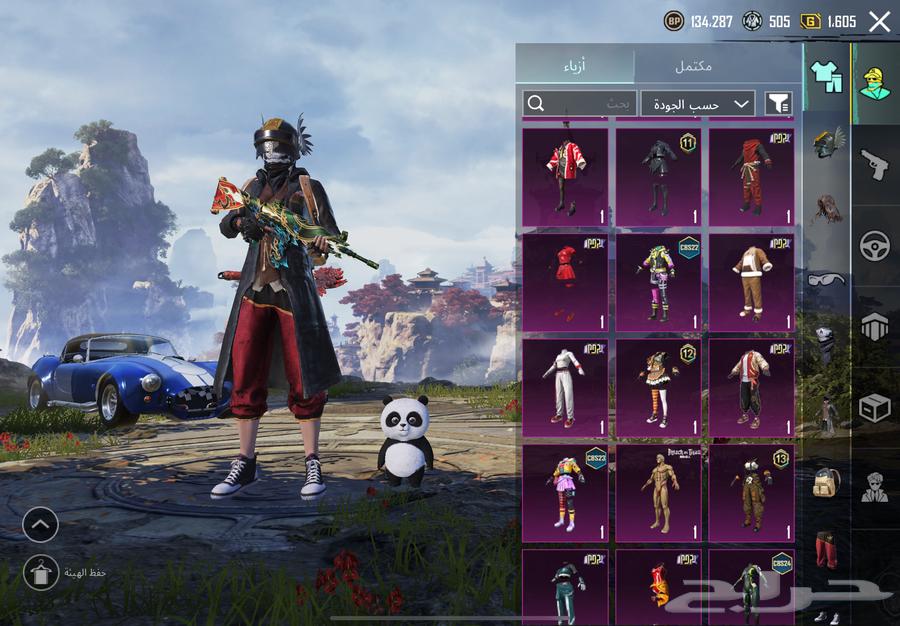Switch to the مكتمل tab
Viewport: 900px width, 626px height.
point(693,65)
